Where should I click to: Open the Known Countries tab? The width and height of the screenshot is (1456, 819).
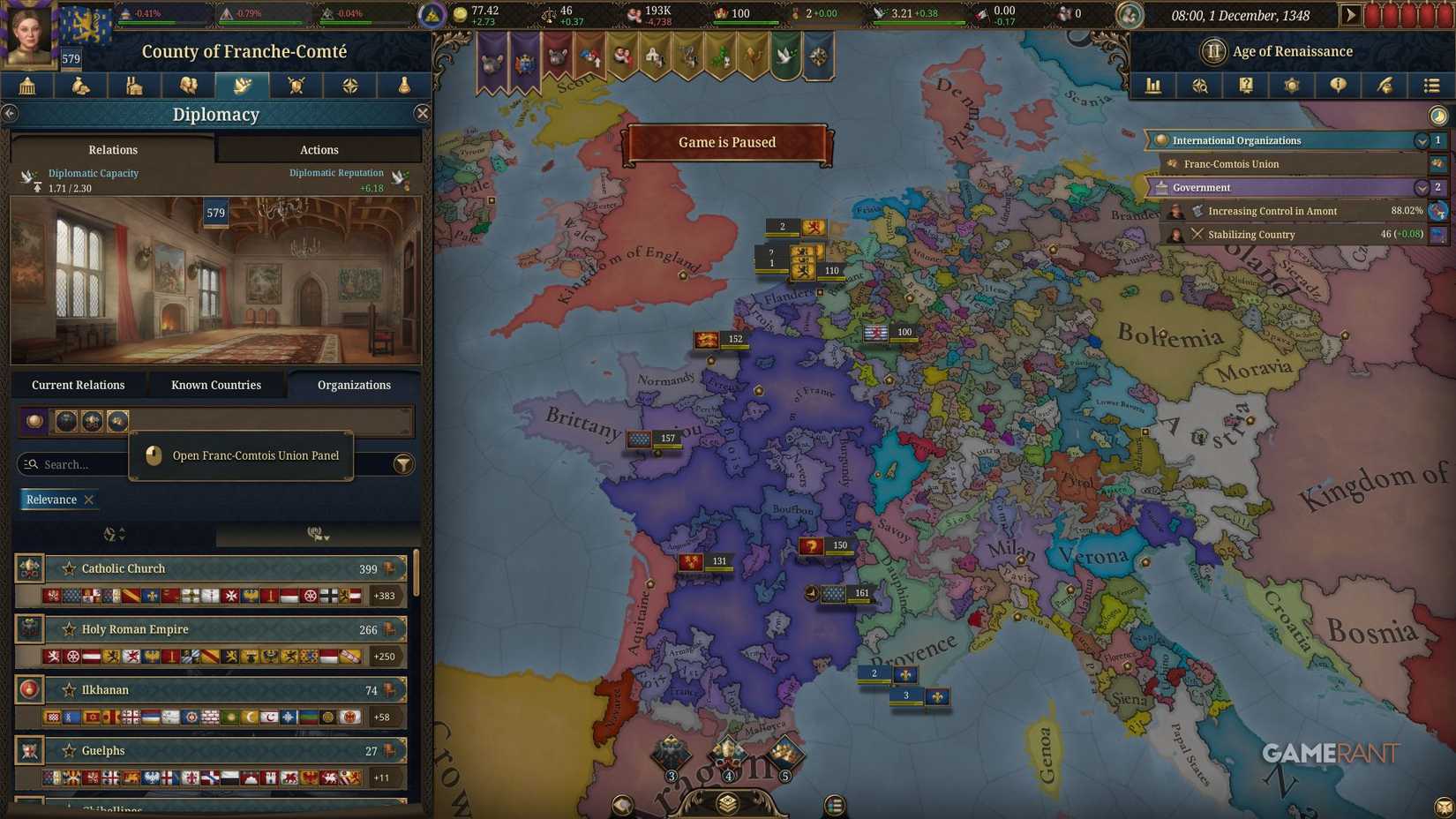coord(215,384)
